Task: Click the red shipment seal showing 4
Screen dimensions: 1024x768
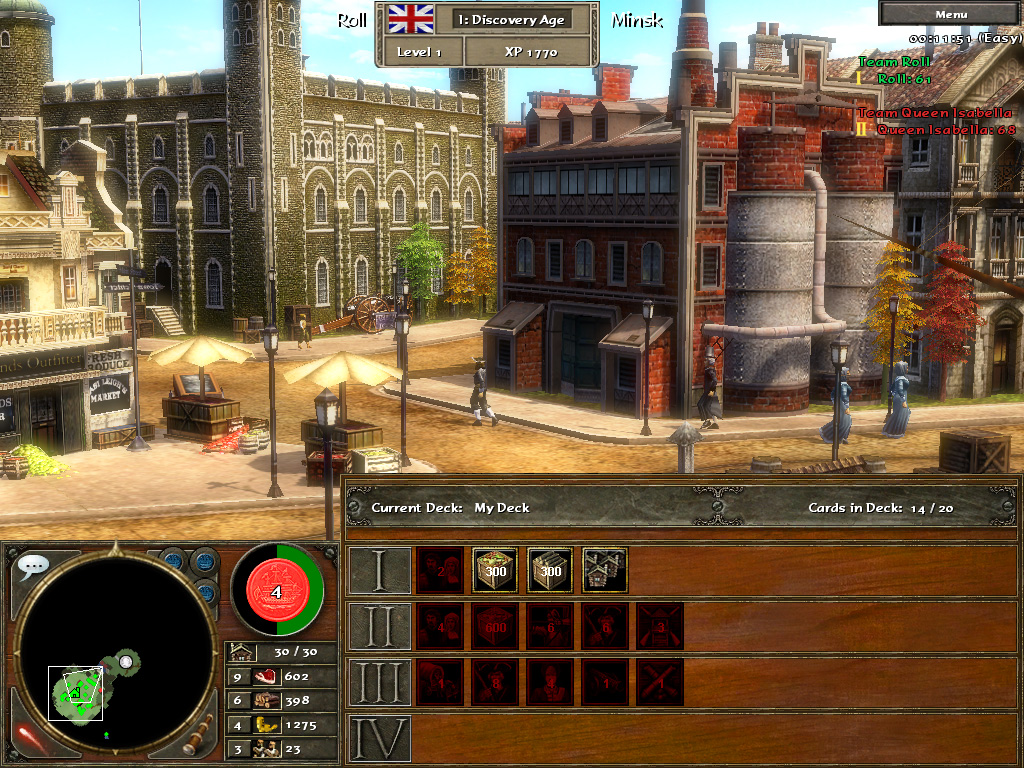Action: pyautogui.click(x=276, y=590)
